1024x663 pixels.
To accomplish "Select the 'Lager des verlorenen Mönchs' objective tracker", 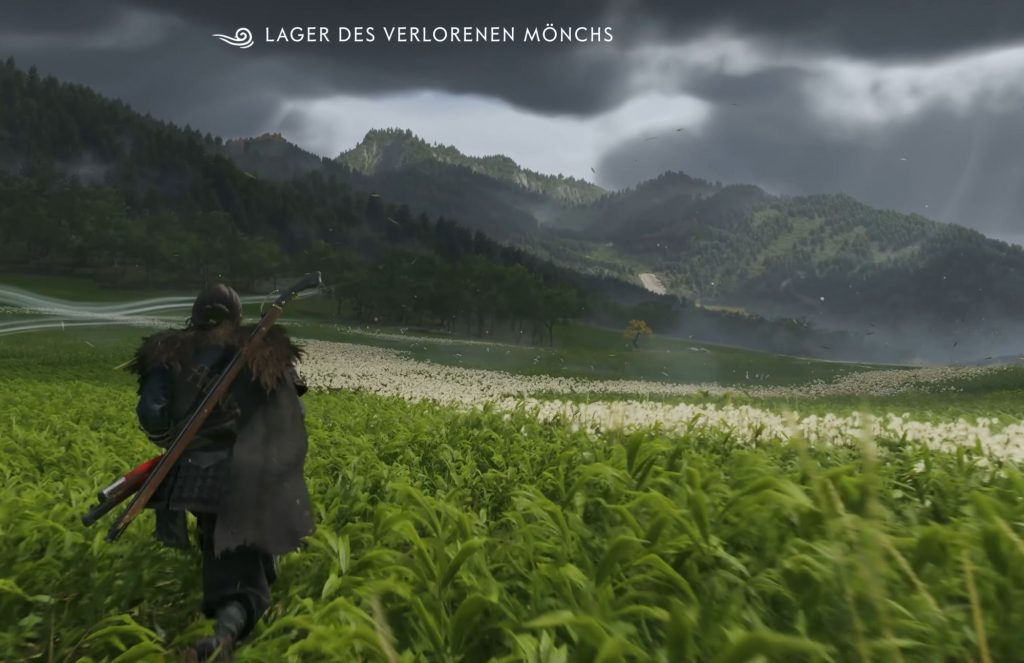I will click(438, 36).
